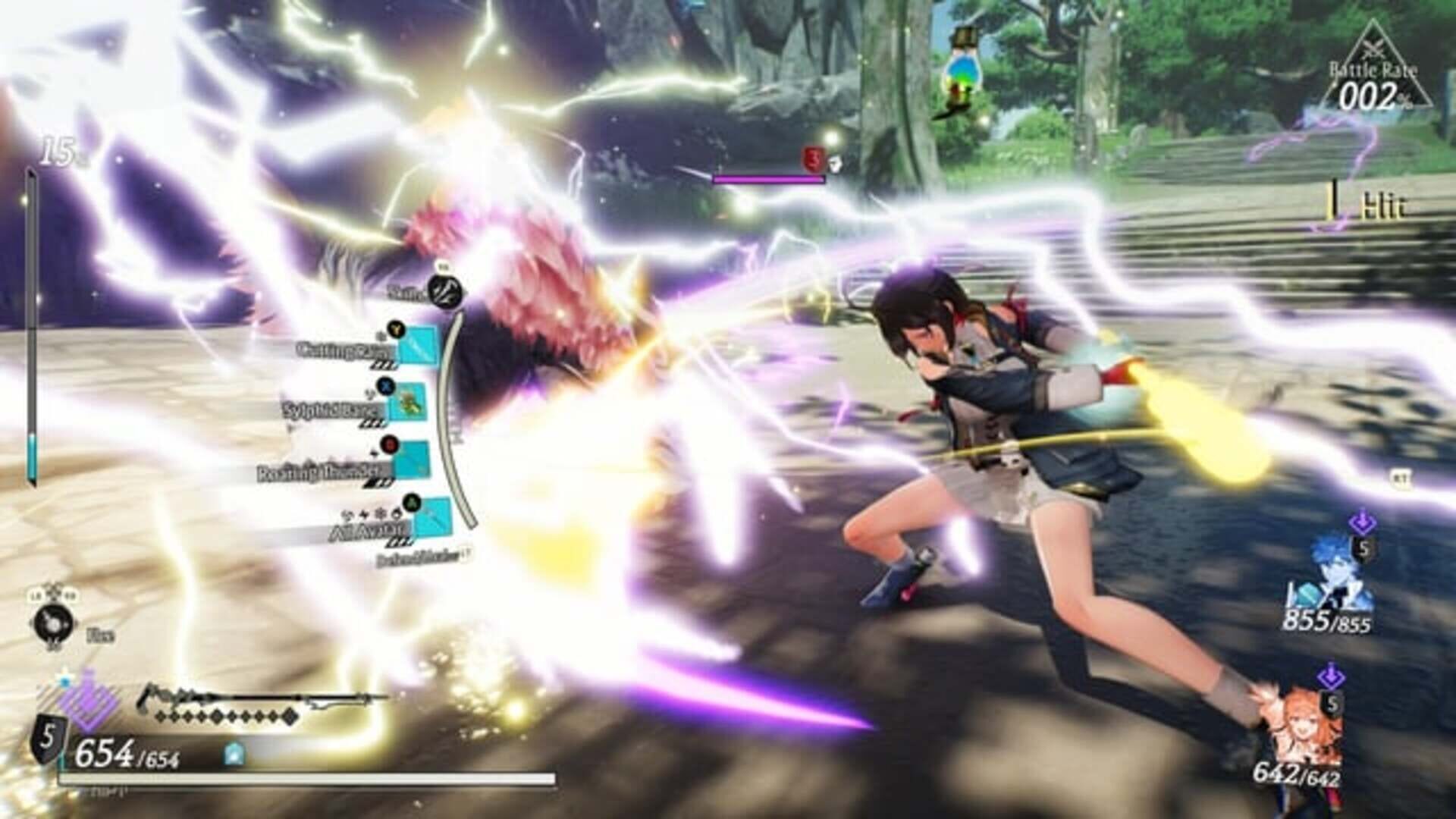The width and height of the screenshot is (1456, 819).
Task: Open the Y button prompt next to Cutting Rain
Action: (x=395, y=331)
